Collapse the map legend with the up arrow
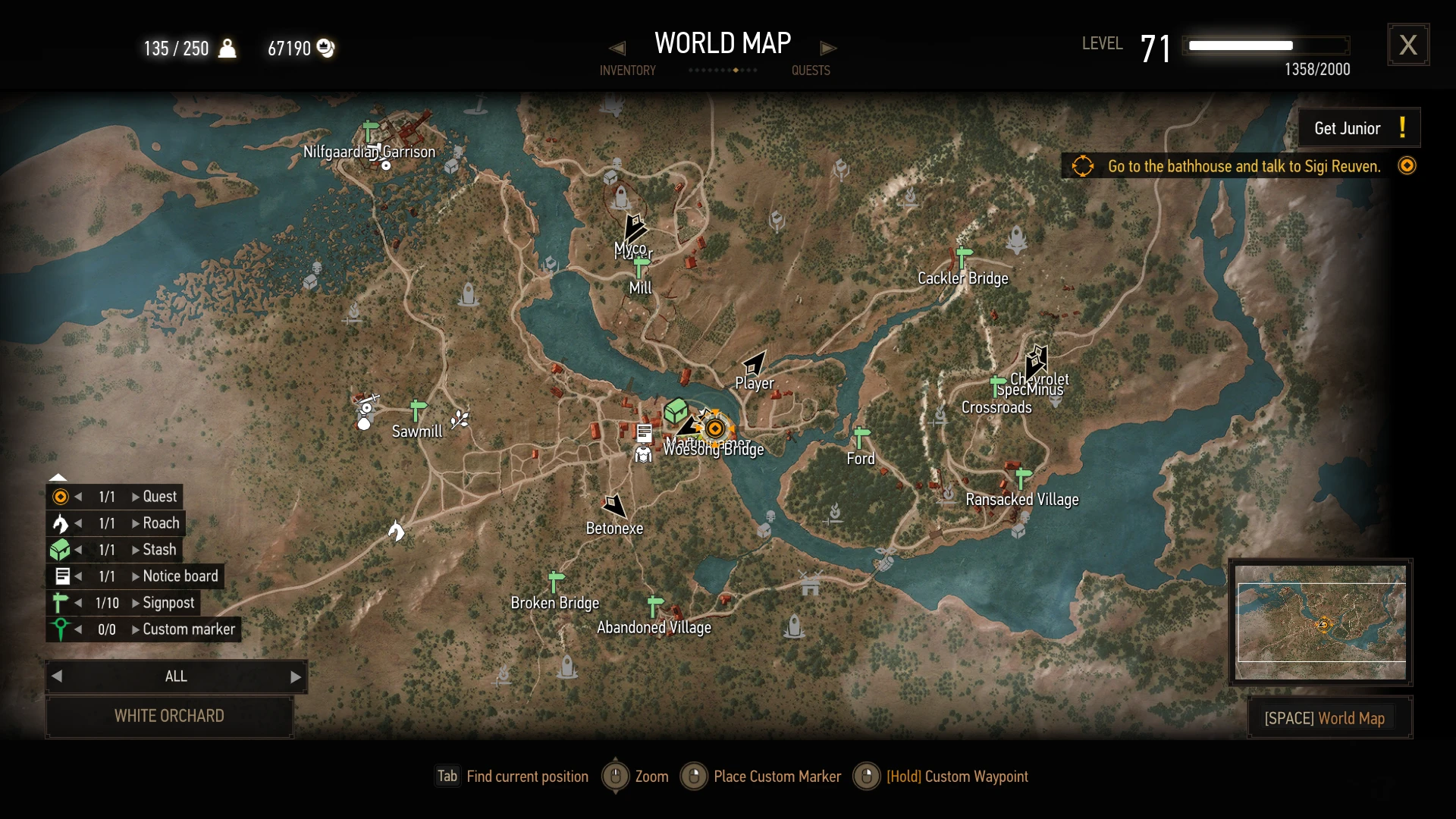This screenshot has width=1456, height=819. [58, 477]
